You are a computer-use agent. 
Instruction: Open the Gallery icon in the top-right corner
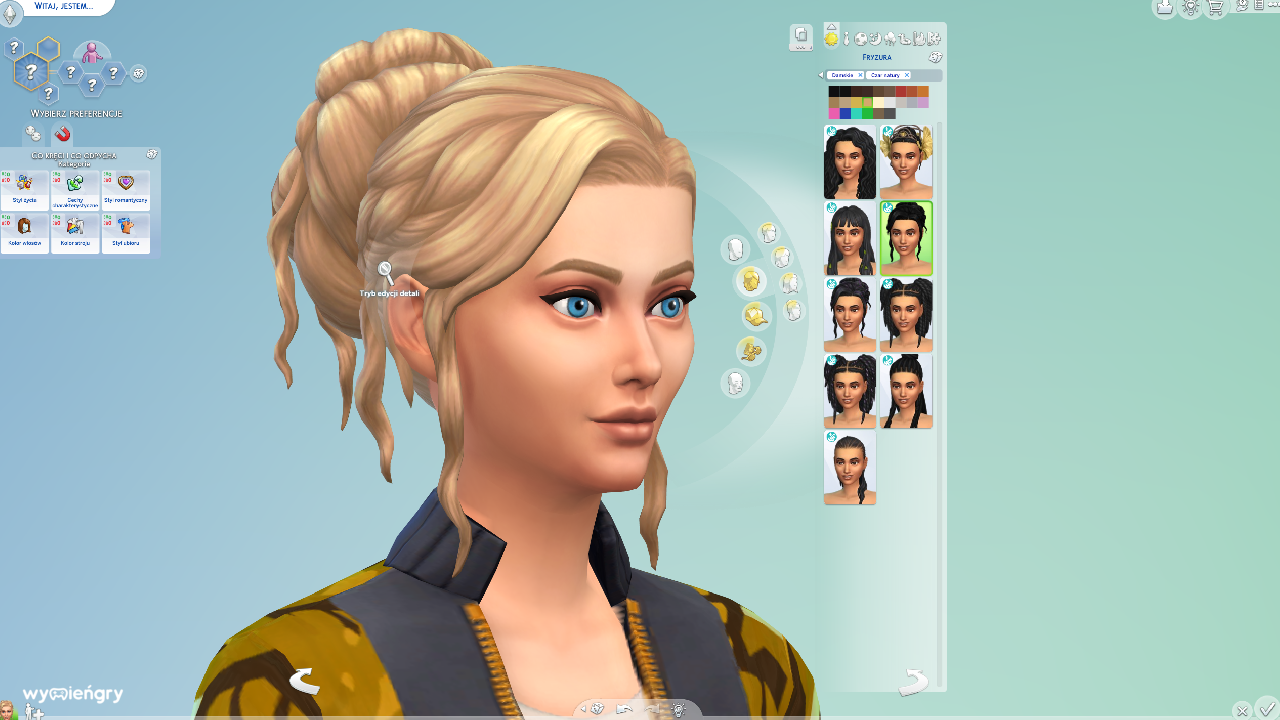click(x=1163, y=8)
